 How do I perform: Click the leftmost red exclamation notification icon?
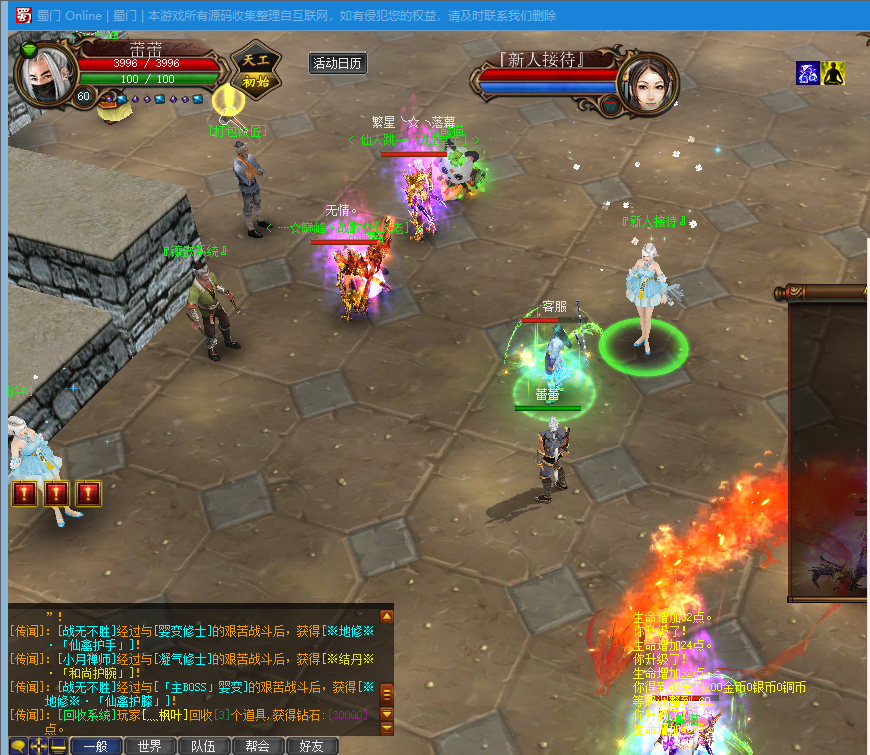point(24,493)
